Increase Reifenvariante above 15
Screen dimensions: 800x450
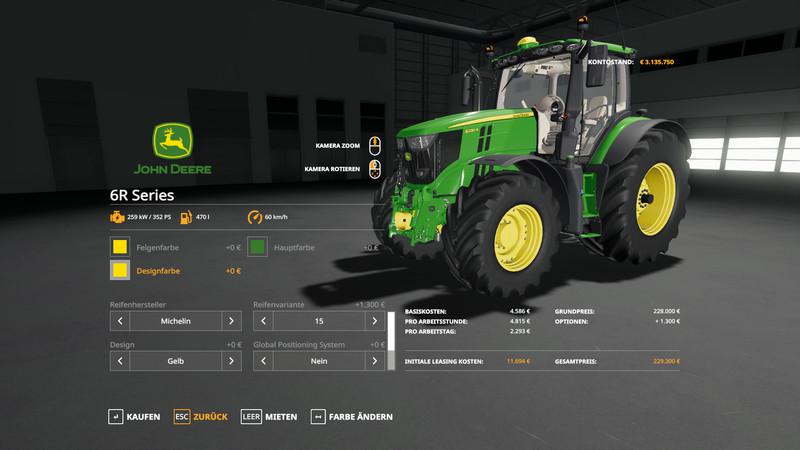[374, 321]
